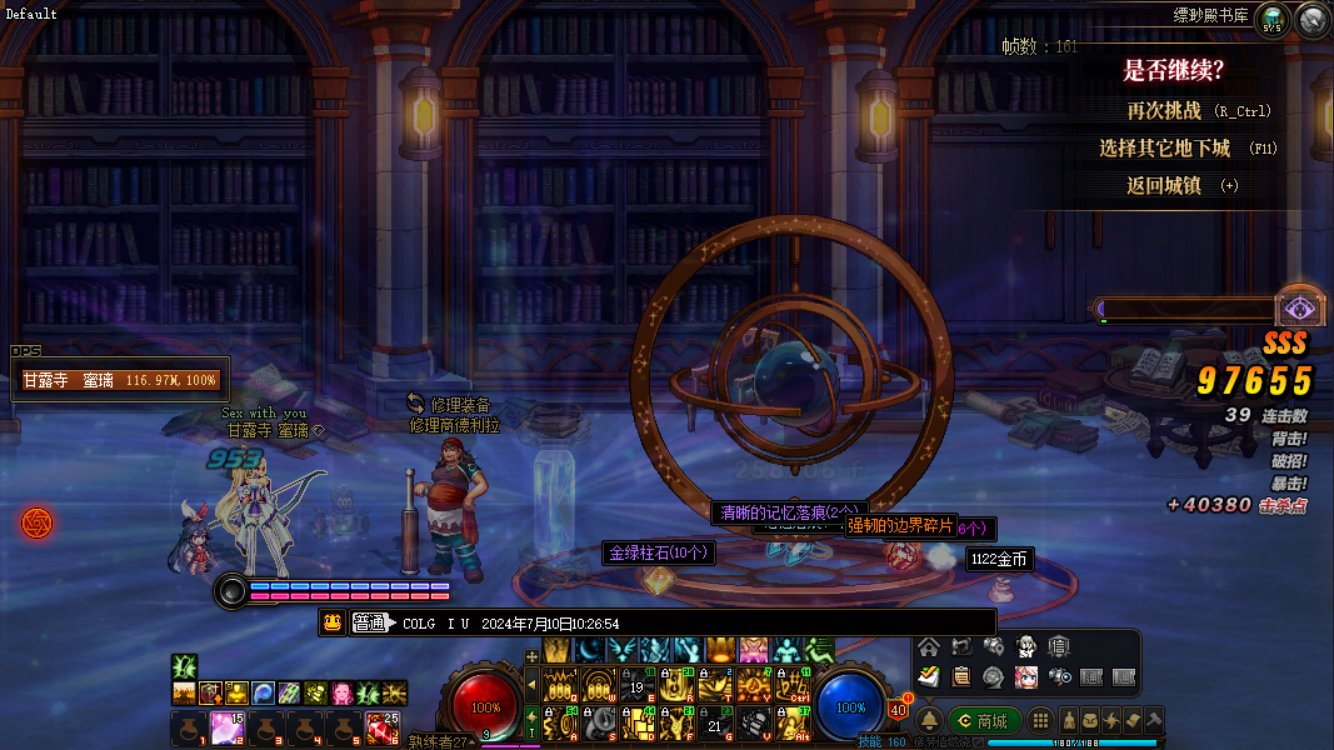Open the 商城 shop button

984,720
